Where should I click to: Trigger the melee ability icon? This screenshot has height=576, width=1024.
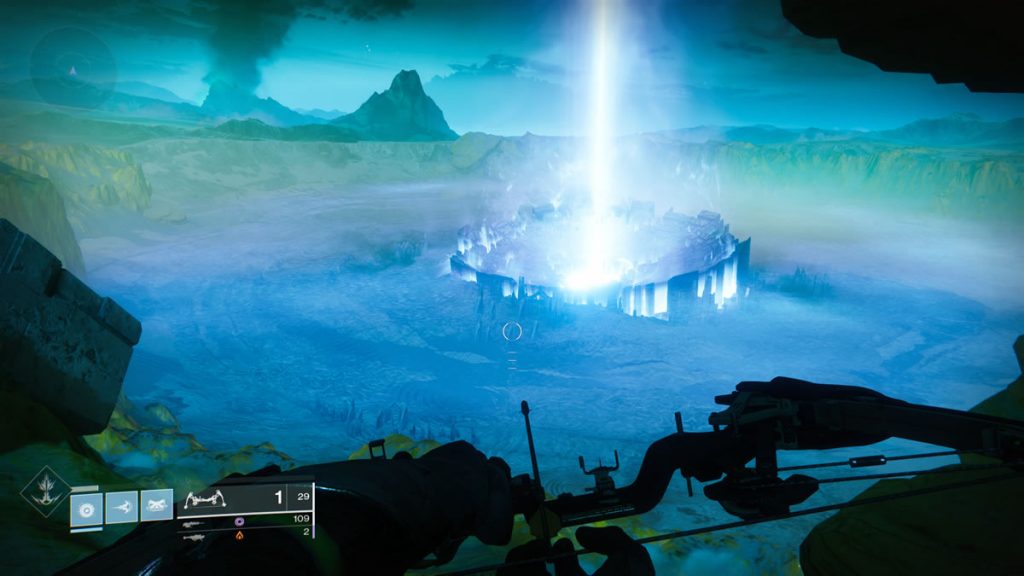[122, 506]
